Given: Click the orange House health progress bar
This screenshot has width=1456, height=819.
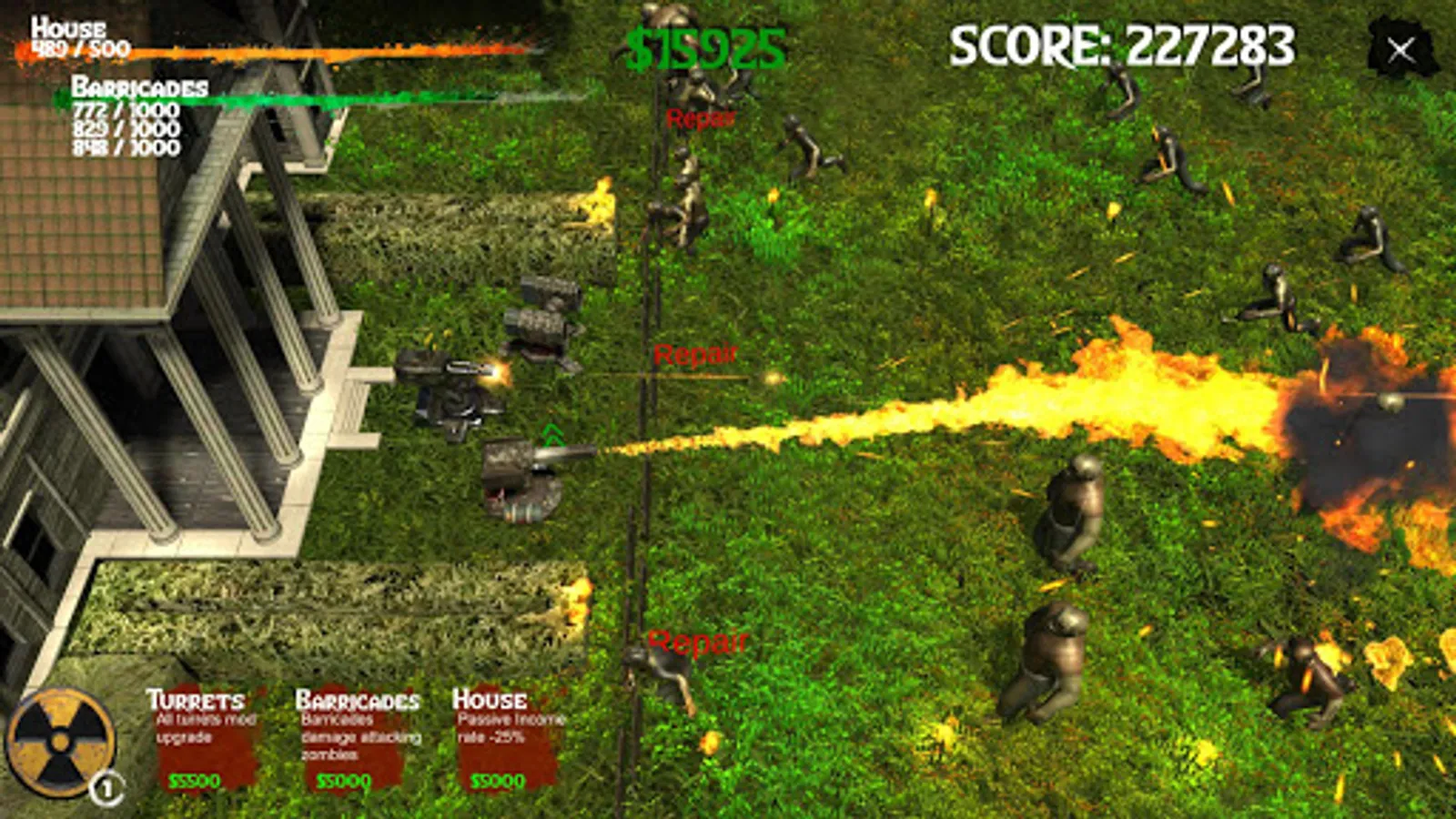Looking at the screenshot, I should coord(273,52).
